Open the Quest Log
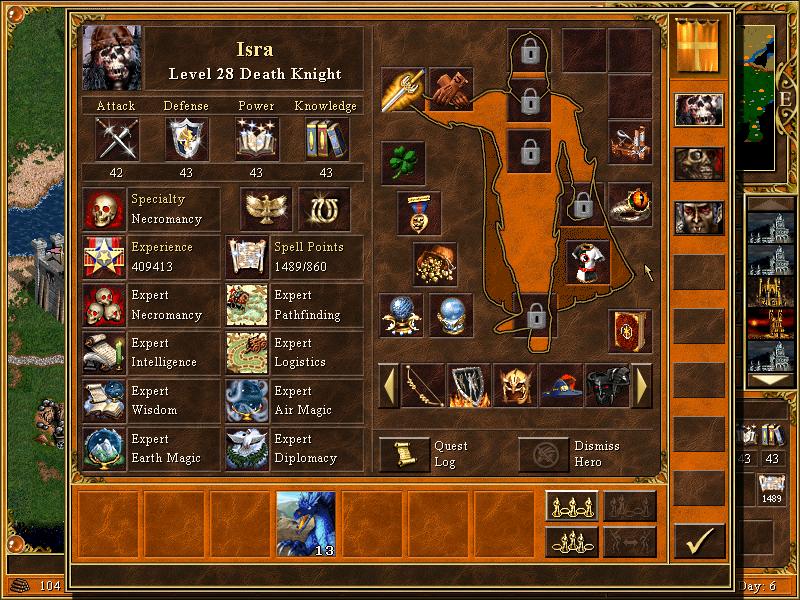 tap(405, 454)
